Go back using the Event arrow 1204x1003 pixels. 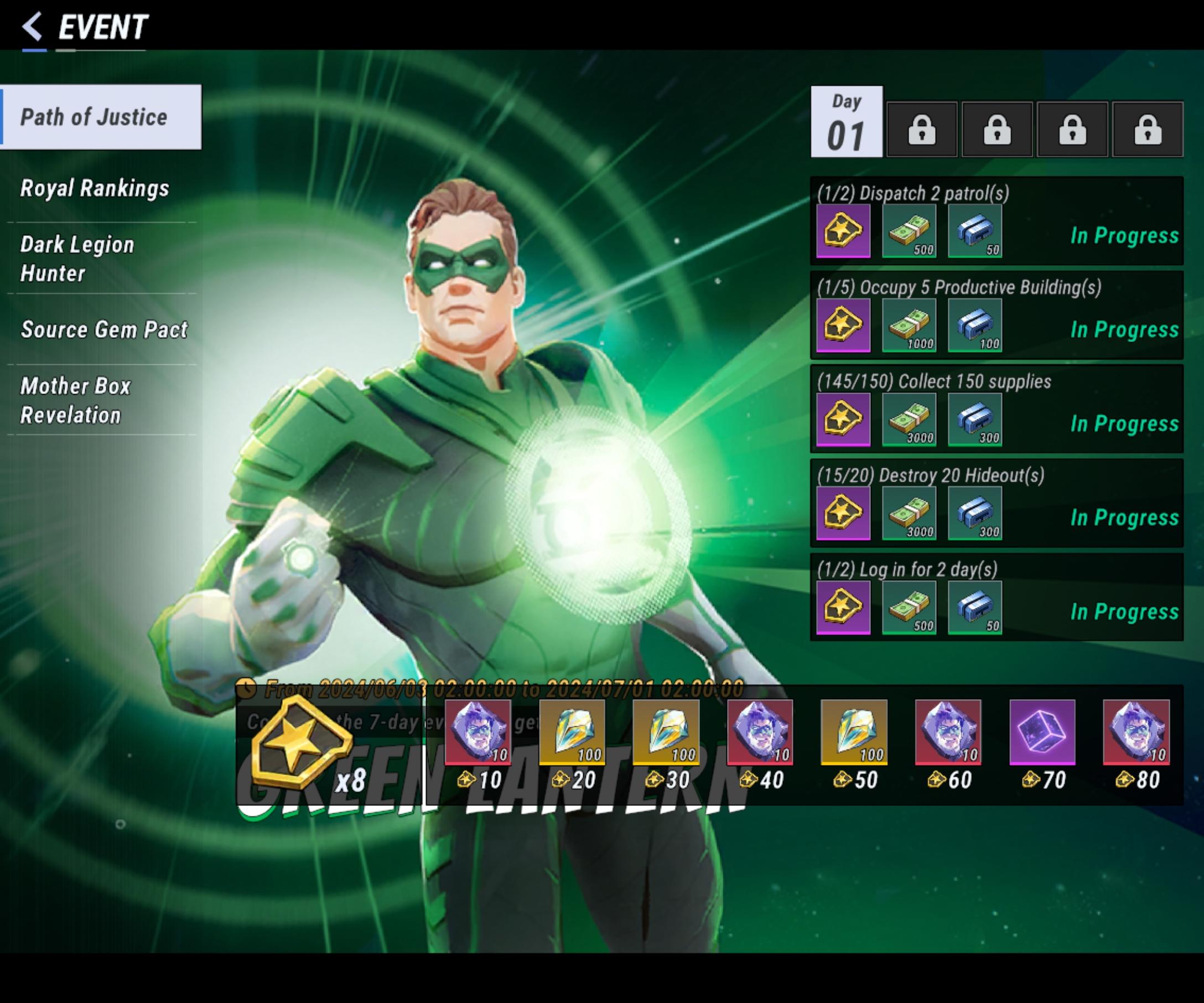click(x=33, y=27)
